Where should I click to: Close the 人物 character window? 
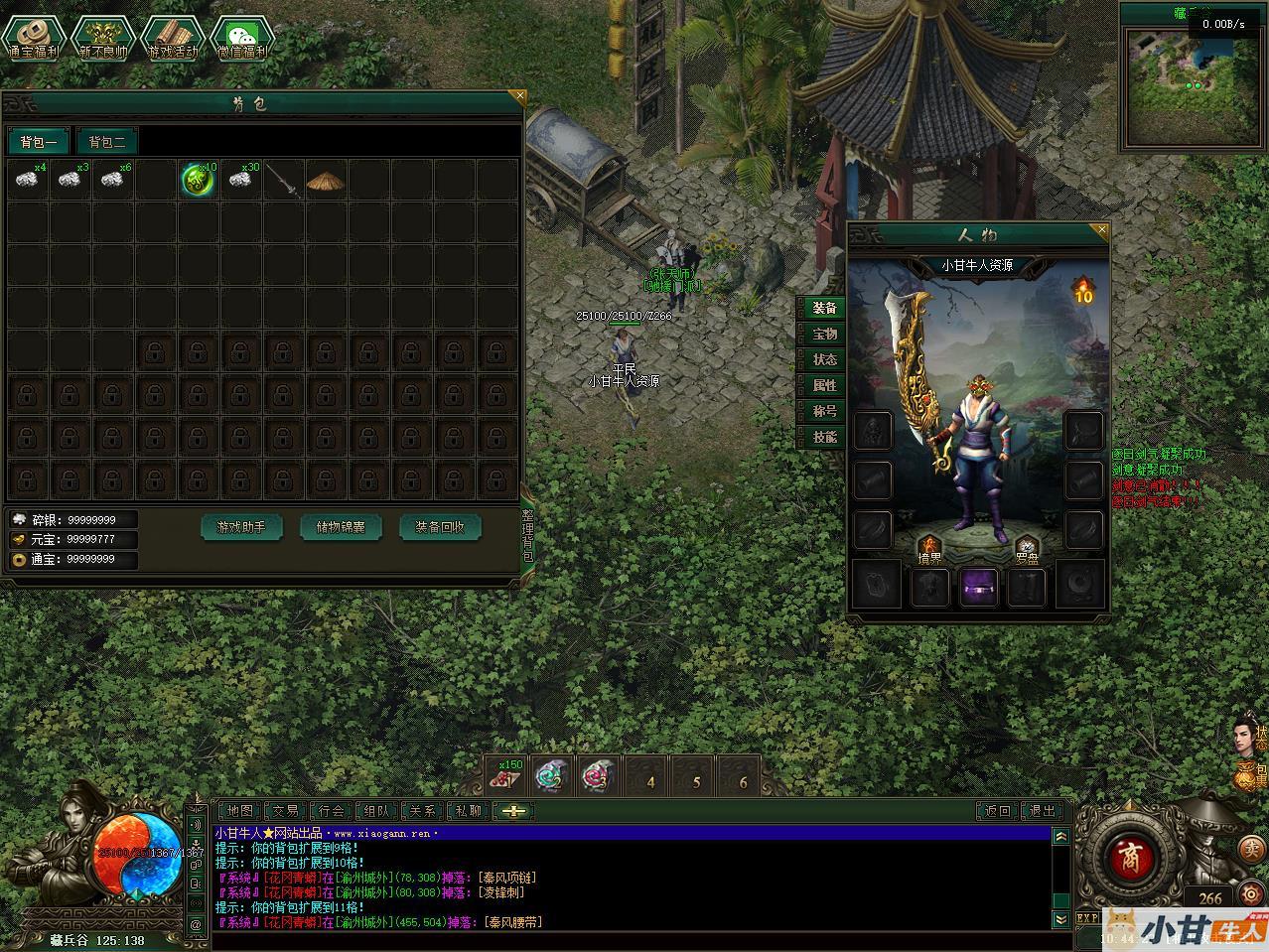(1100, 230)
